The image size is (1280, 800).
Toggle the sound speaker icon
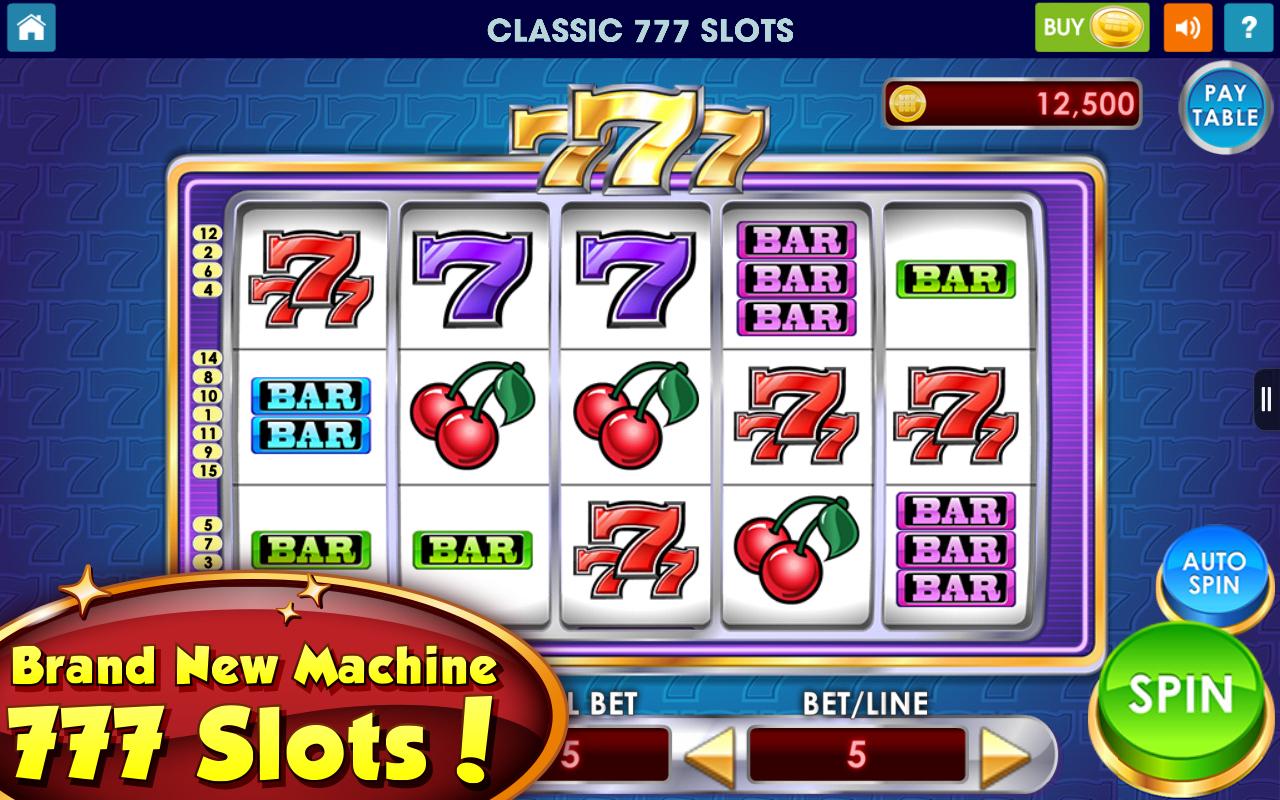tap(1187, 27)
